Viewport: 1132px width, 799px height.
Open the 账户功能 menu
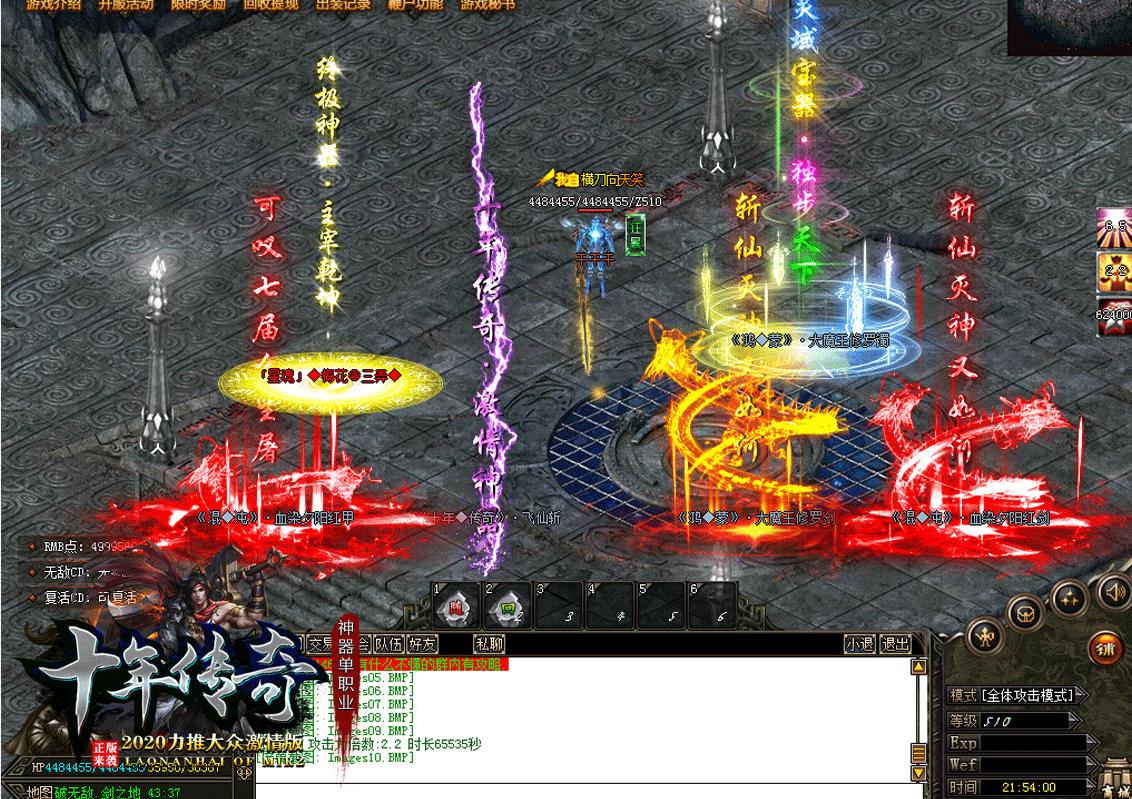(415, 4)
